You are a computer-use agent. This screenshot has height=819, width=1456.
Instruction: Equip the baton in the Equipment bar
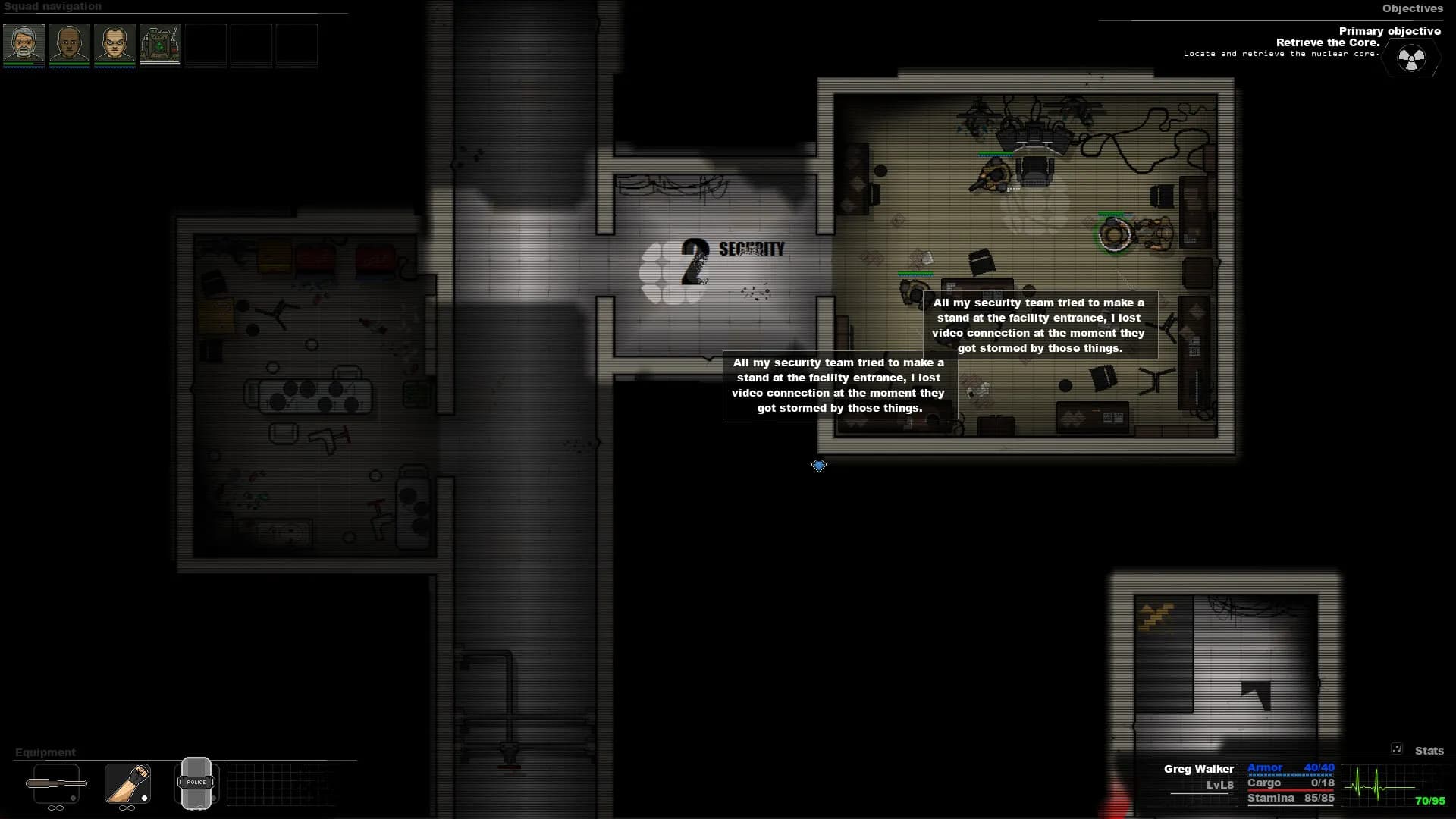(57, 785)
